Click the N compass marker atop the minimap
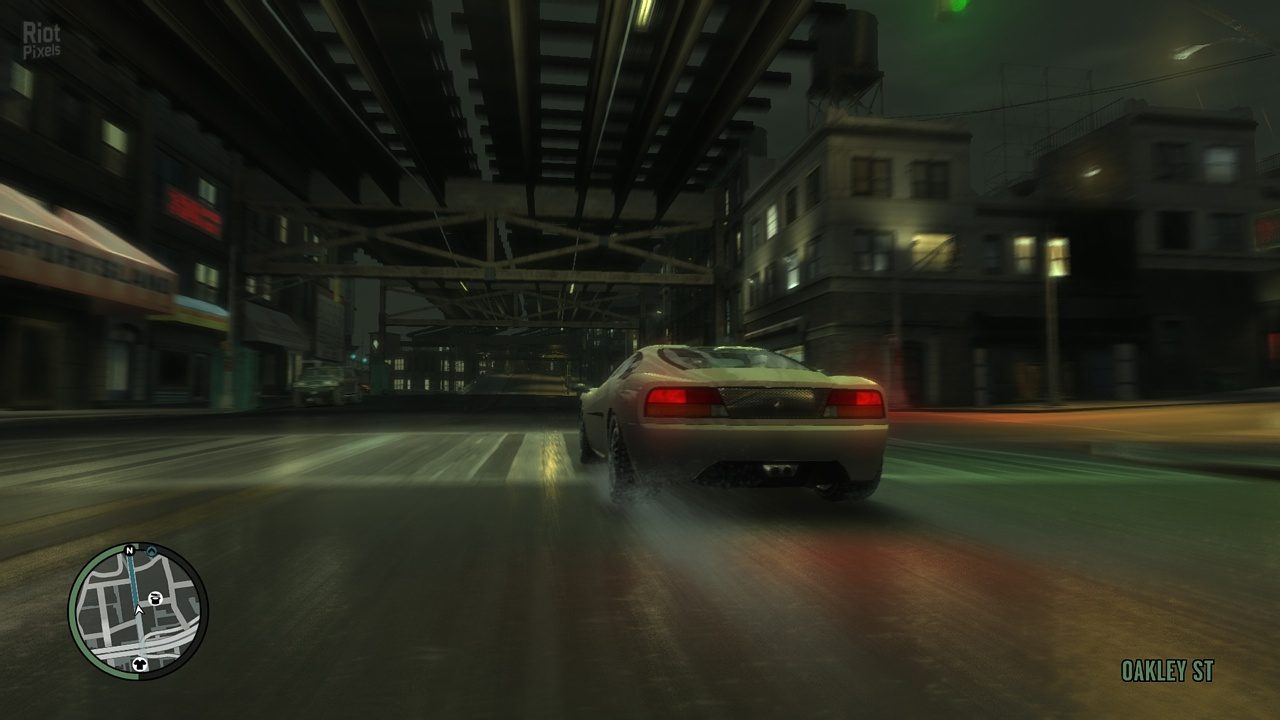This screenshot has height=720, width=1280. coord(129,550)
